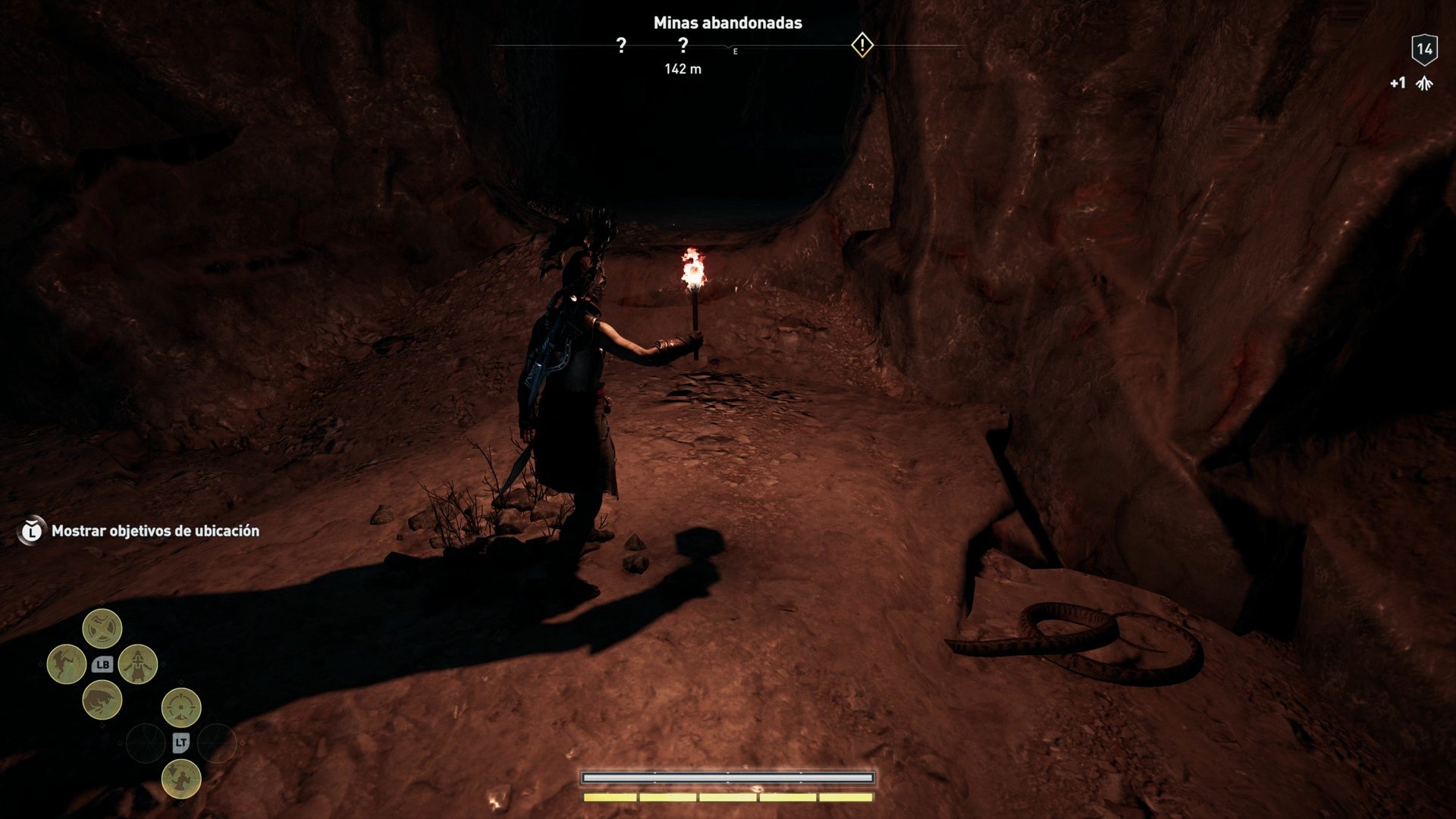
Task: Click the shuriken-style ability icon above LB
Action: click(102, 628)
